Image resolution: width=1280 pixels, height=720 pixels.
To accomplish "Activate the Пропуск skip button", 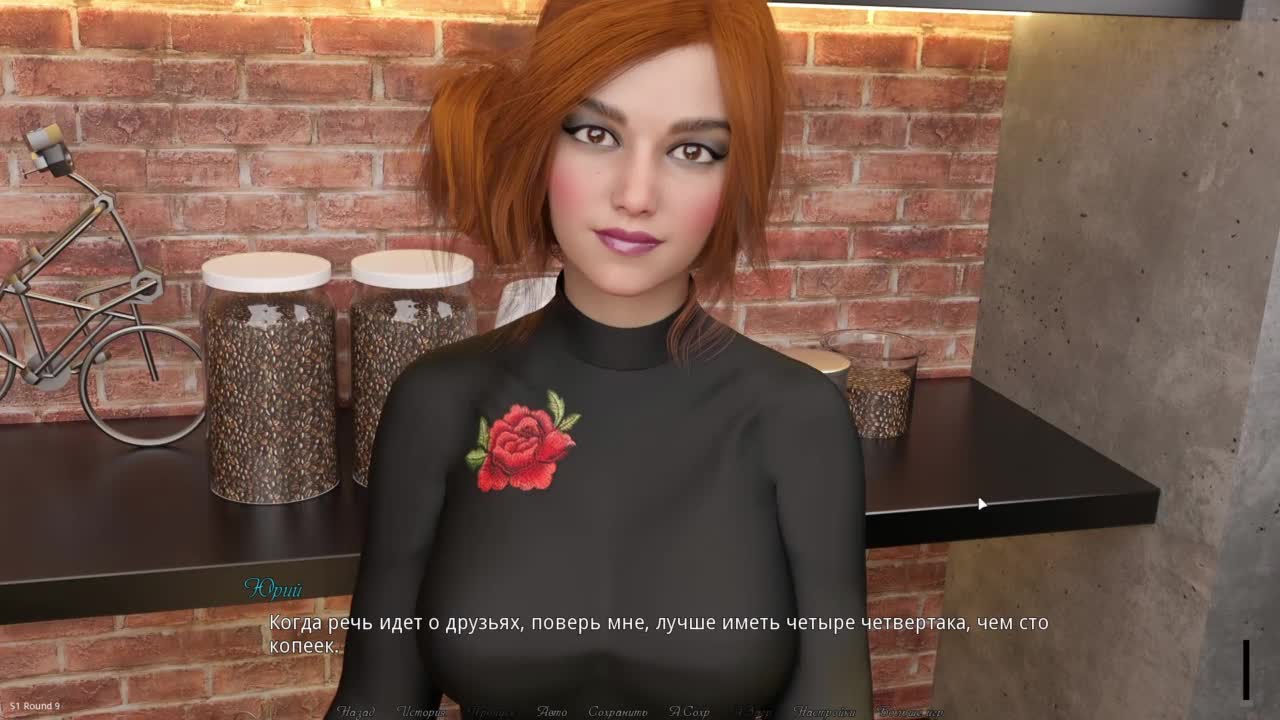I will pyautogui.click(x=491, y=712).
